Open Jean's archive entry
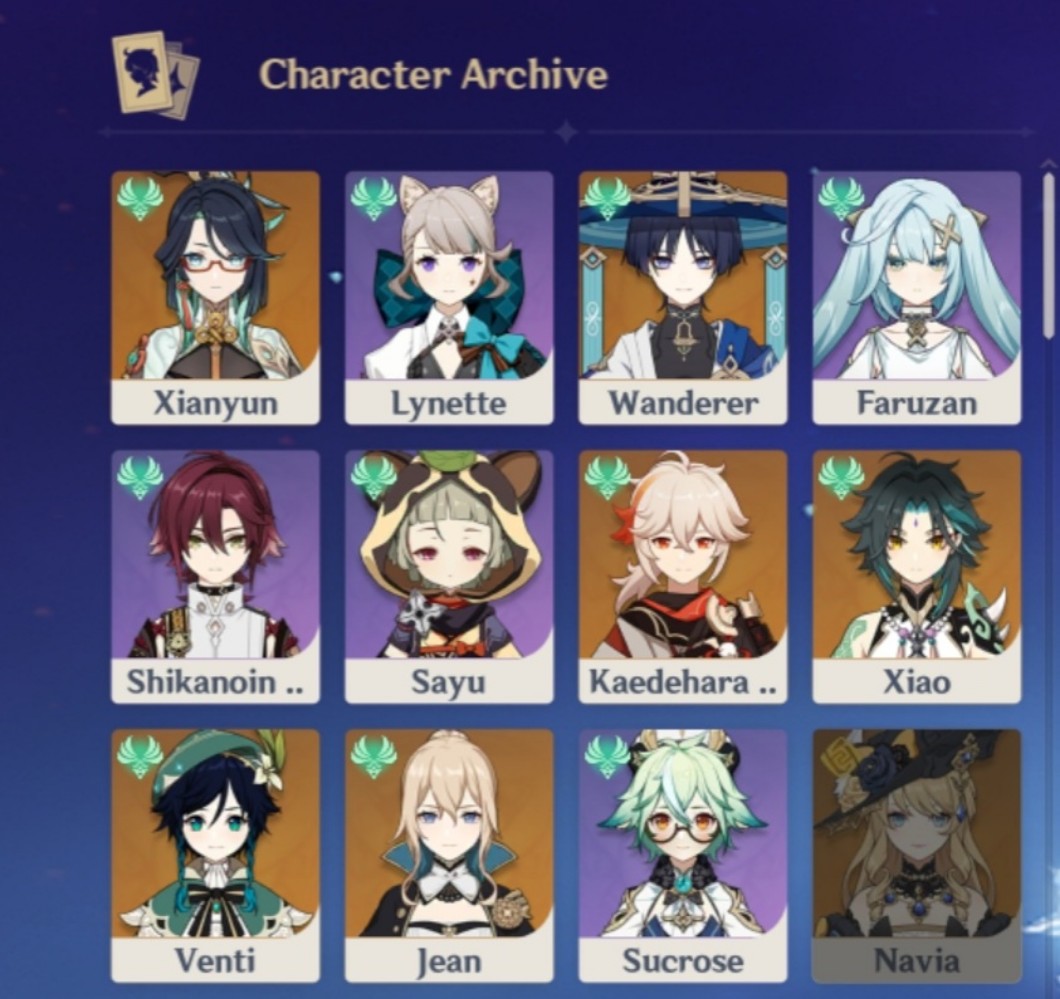The width and height of the screenshot is (1060, 999). coord(449,853)
